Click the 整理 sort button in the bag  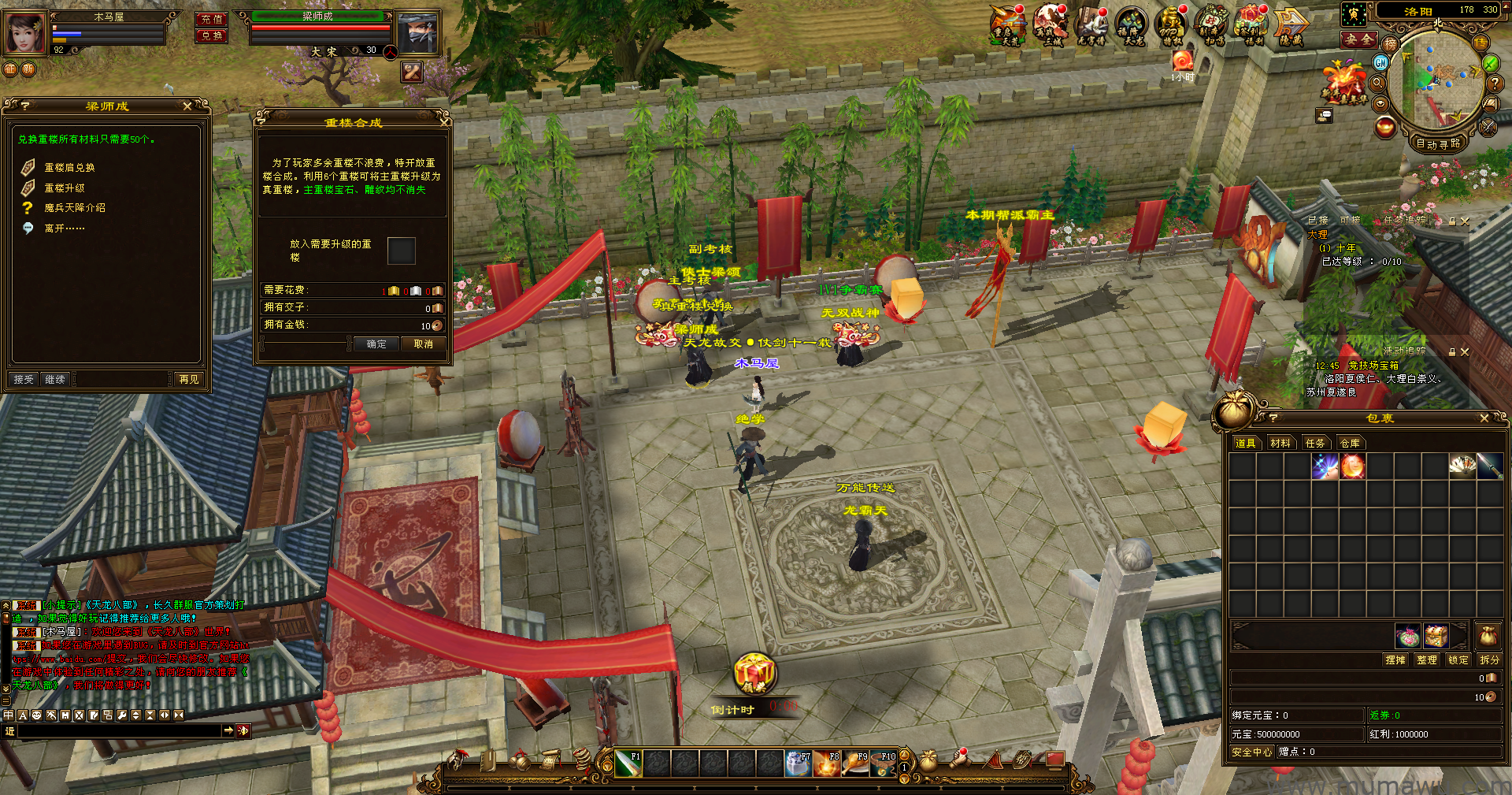coord(1427,660)
